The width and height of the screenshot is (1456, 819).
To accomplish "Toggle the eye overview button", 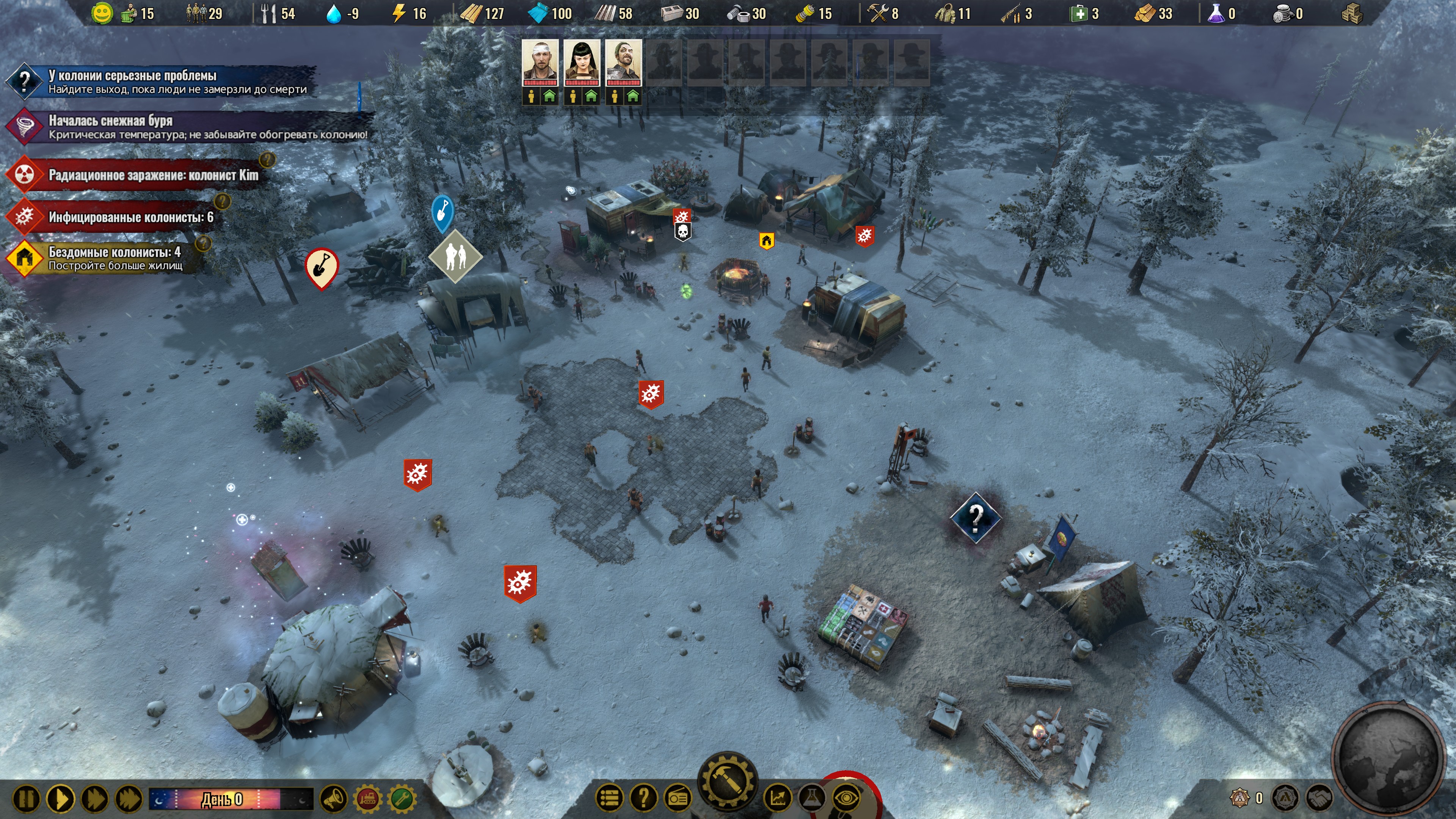I will pyautogui.click(x=846, y=797).
